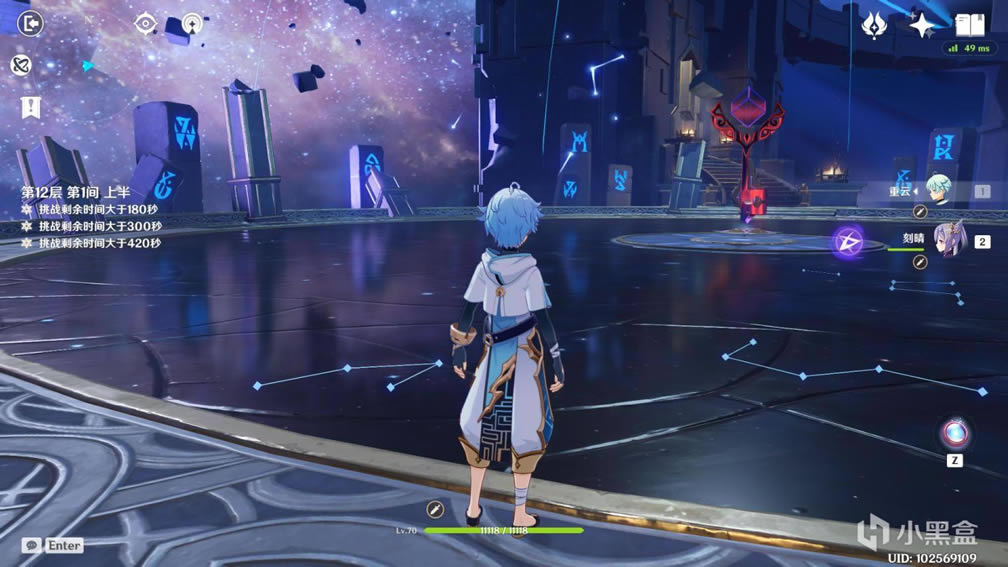This screenshot has height=567, width=1008.
Task: Open the atom-shaped icon below the exit
Action: (20, 65)
